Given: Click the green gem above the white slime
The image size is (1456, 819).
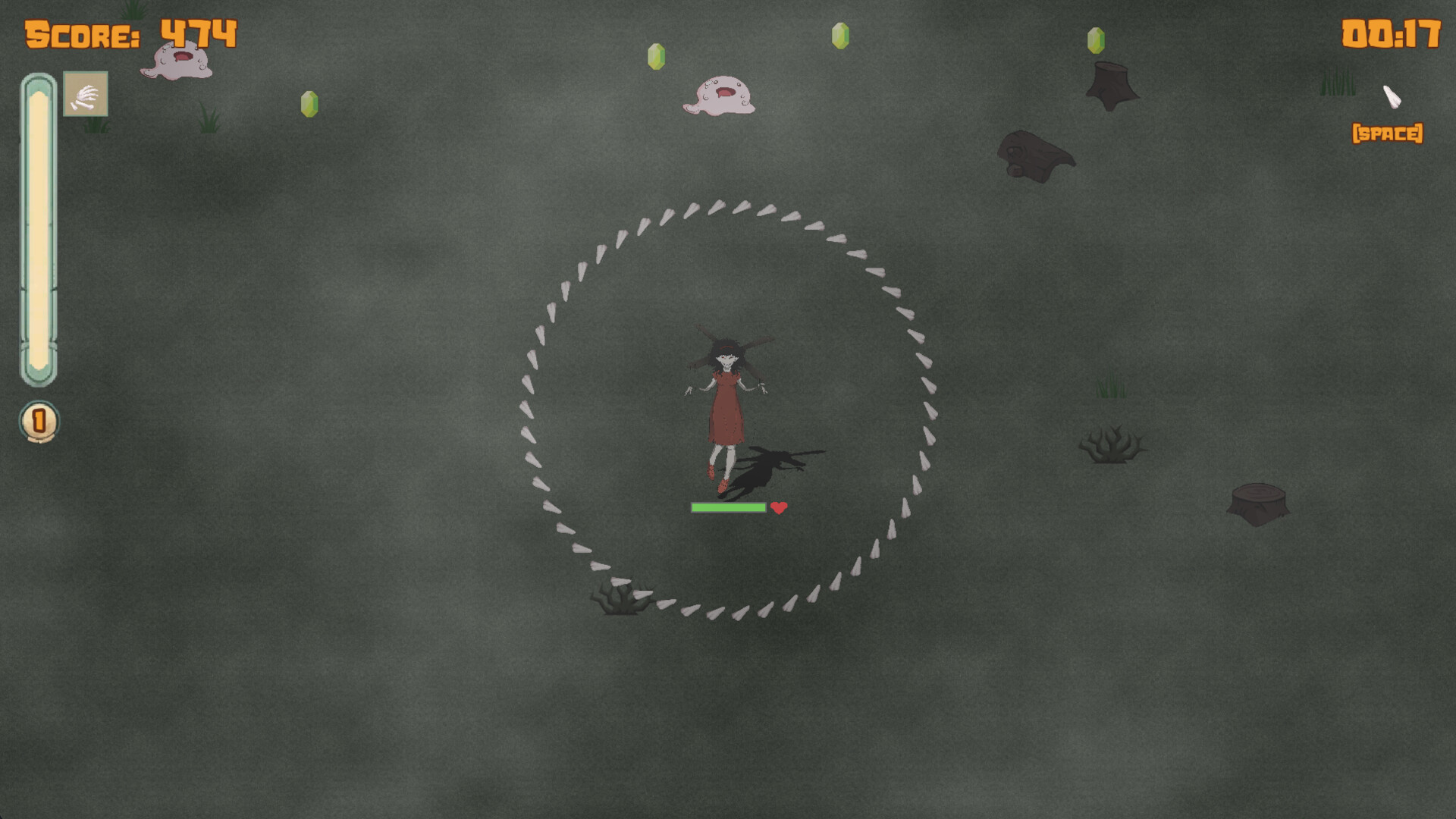Looking at the screenshot, I should tap(658, 55).
